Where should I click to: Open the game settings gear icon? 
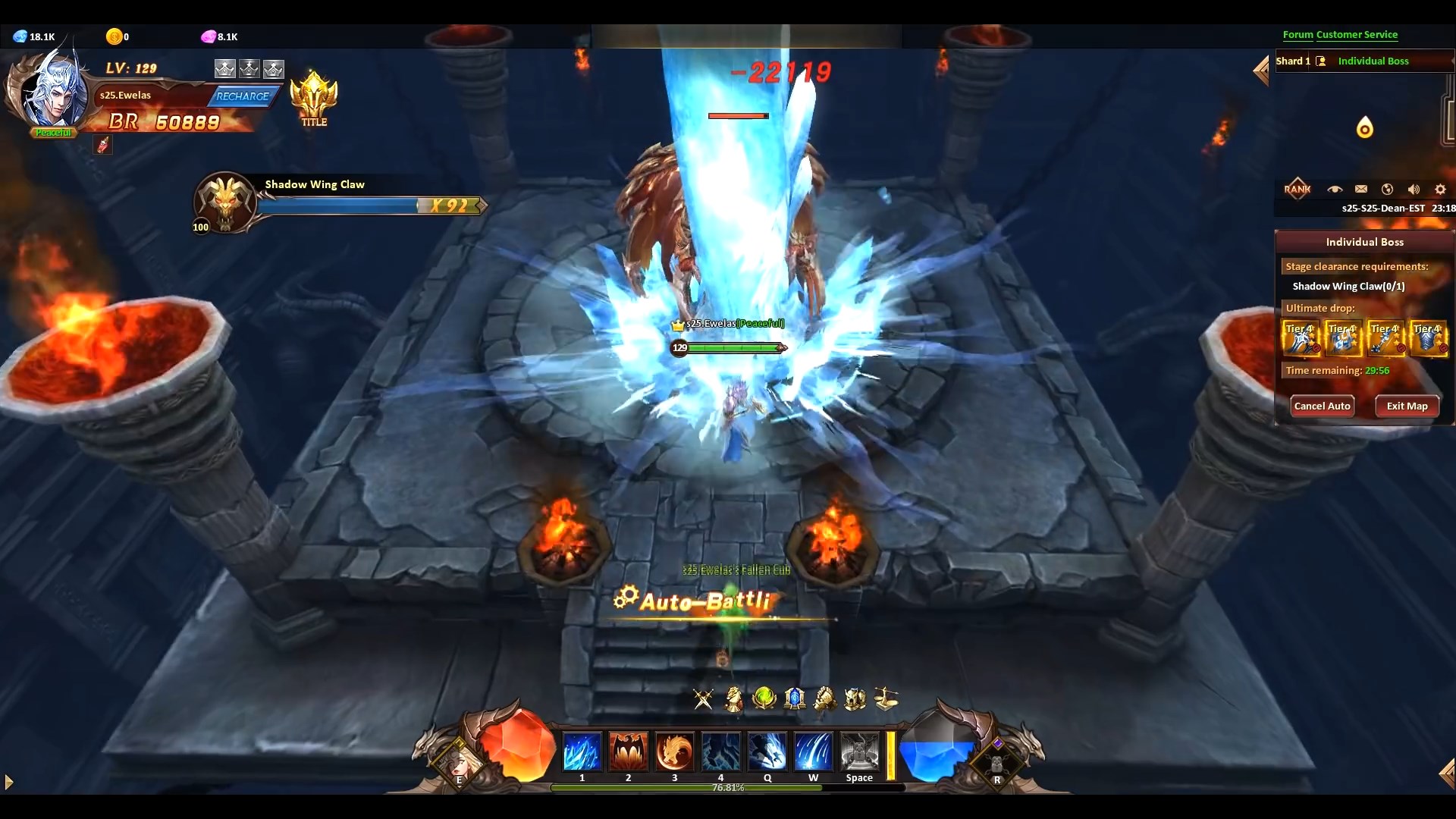coord(1439,189)
